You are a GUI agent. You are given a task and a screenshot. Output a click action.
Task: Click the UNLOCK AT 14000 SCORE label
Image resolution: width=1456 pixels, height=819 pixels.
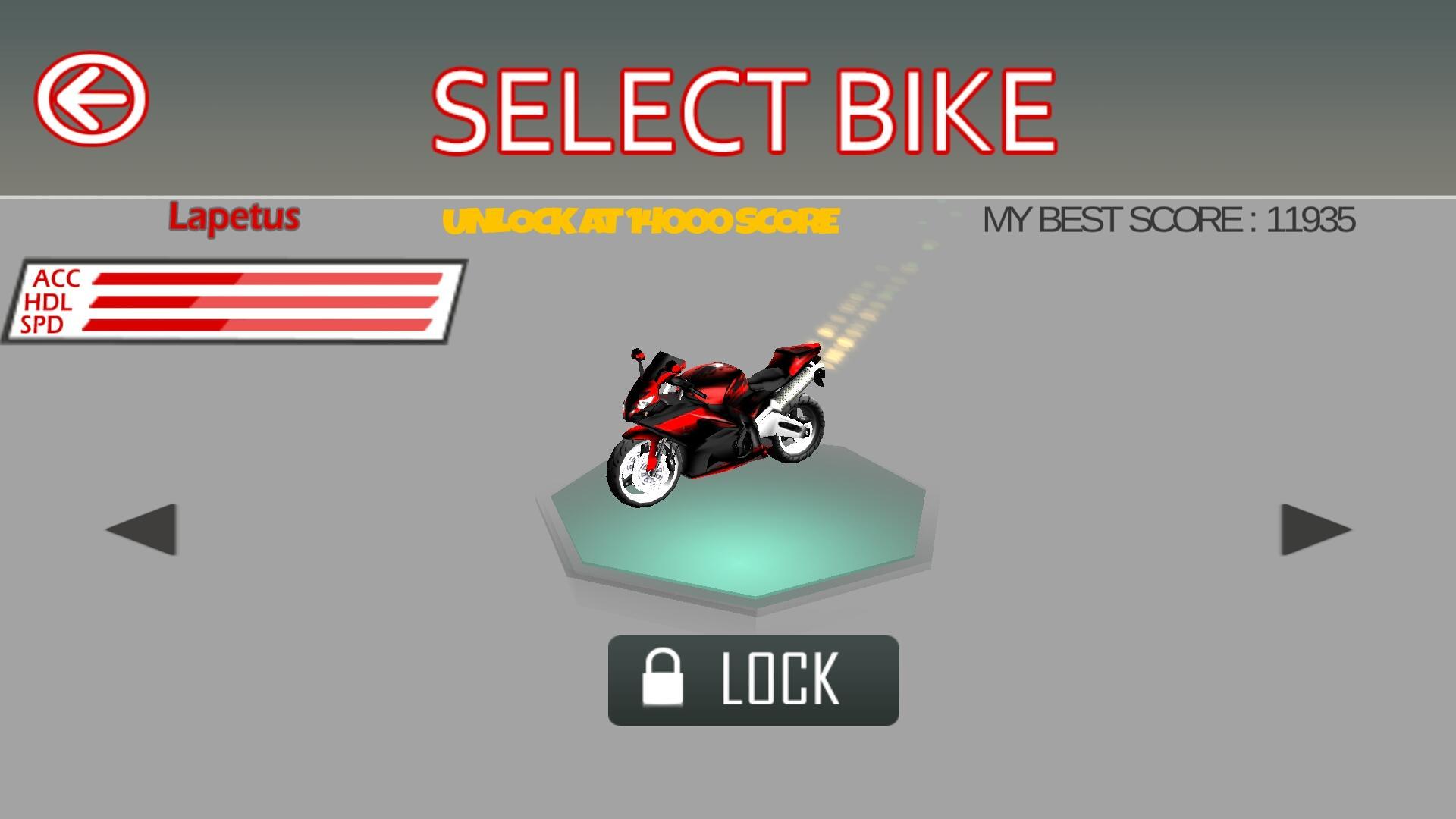pos(641,221)
